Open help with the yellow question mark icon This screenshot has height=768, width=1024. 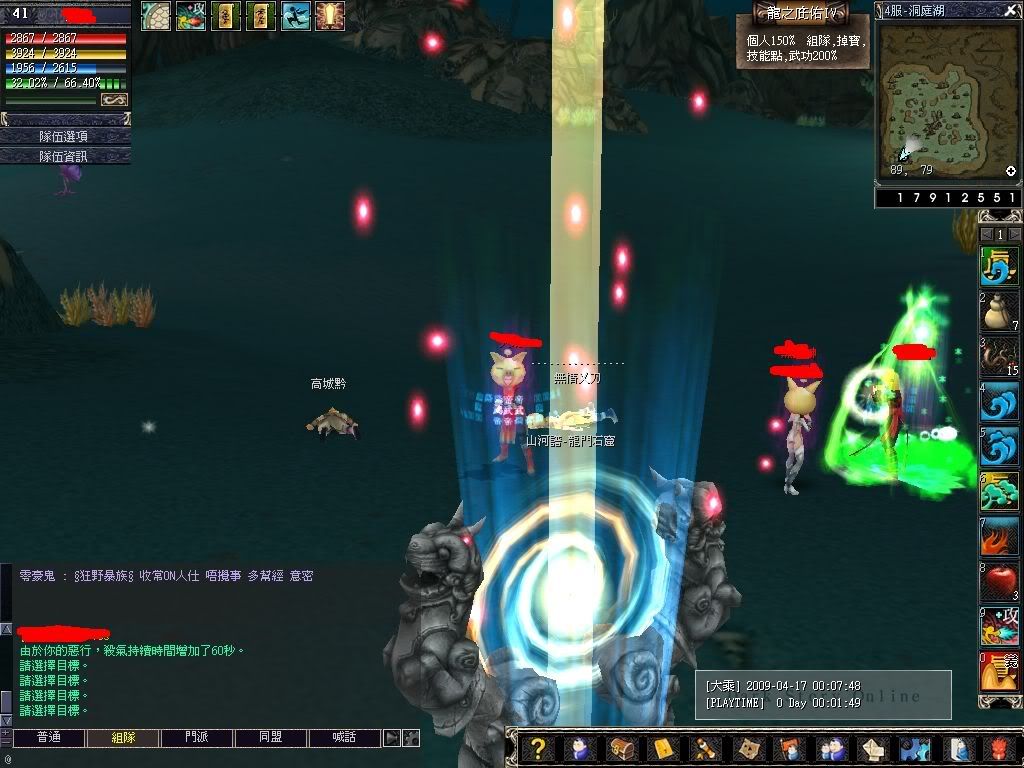coord(538,748)
